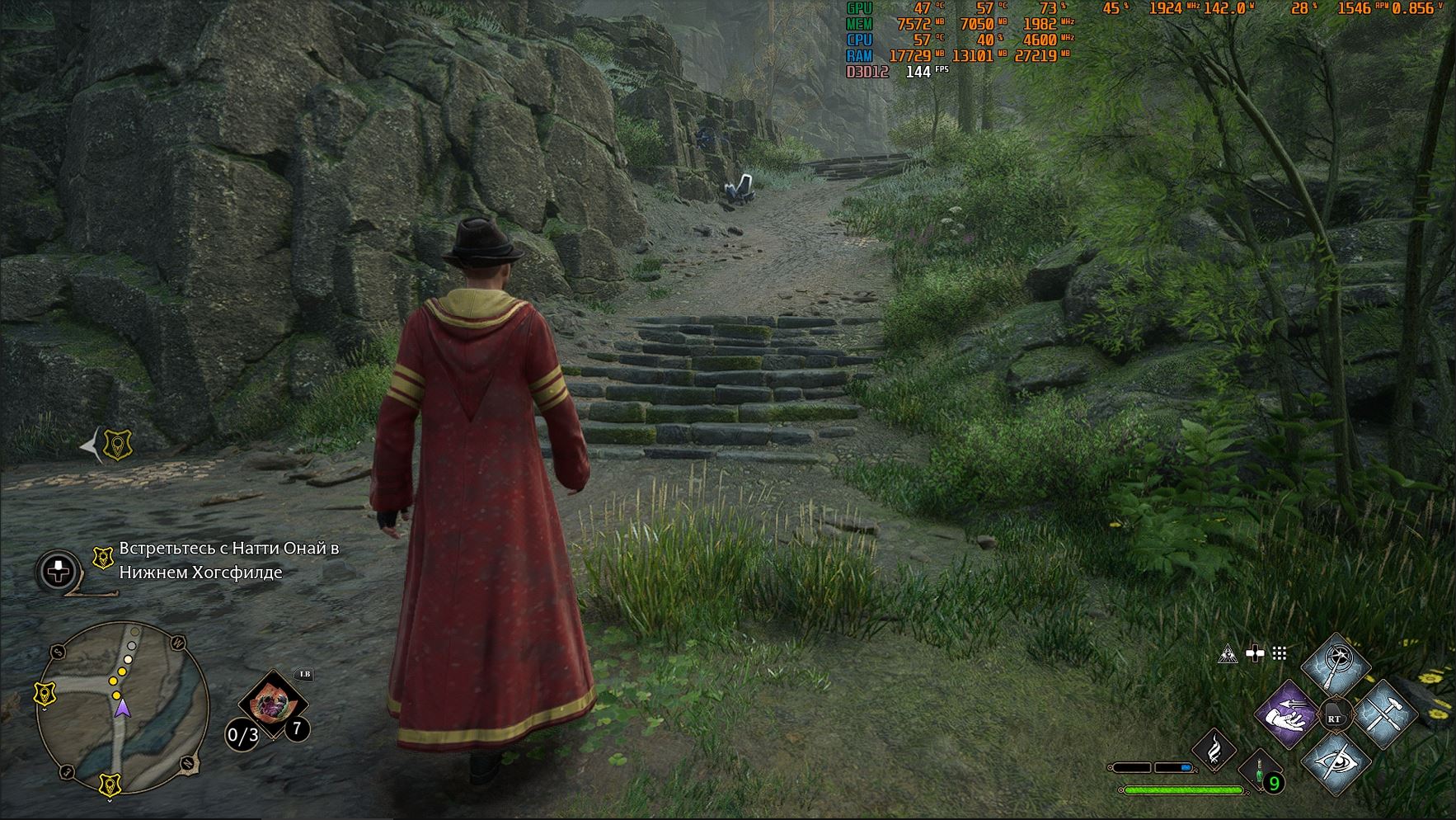Viewport: 1456px width, 820px height.
Task: Select the wand-and-star spell slot
Action: [1335, 667]
